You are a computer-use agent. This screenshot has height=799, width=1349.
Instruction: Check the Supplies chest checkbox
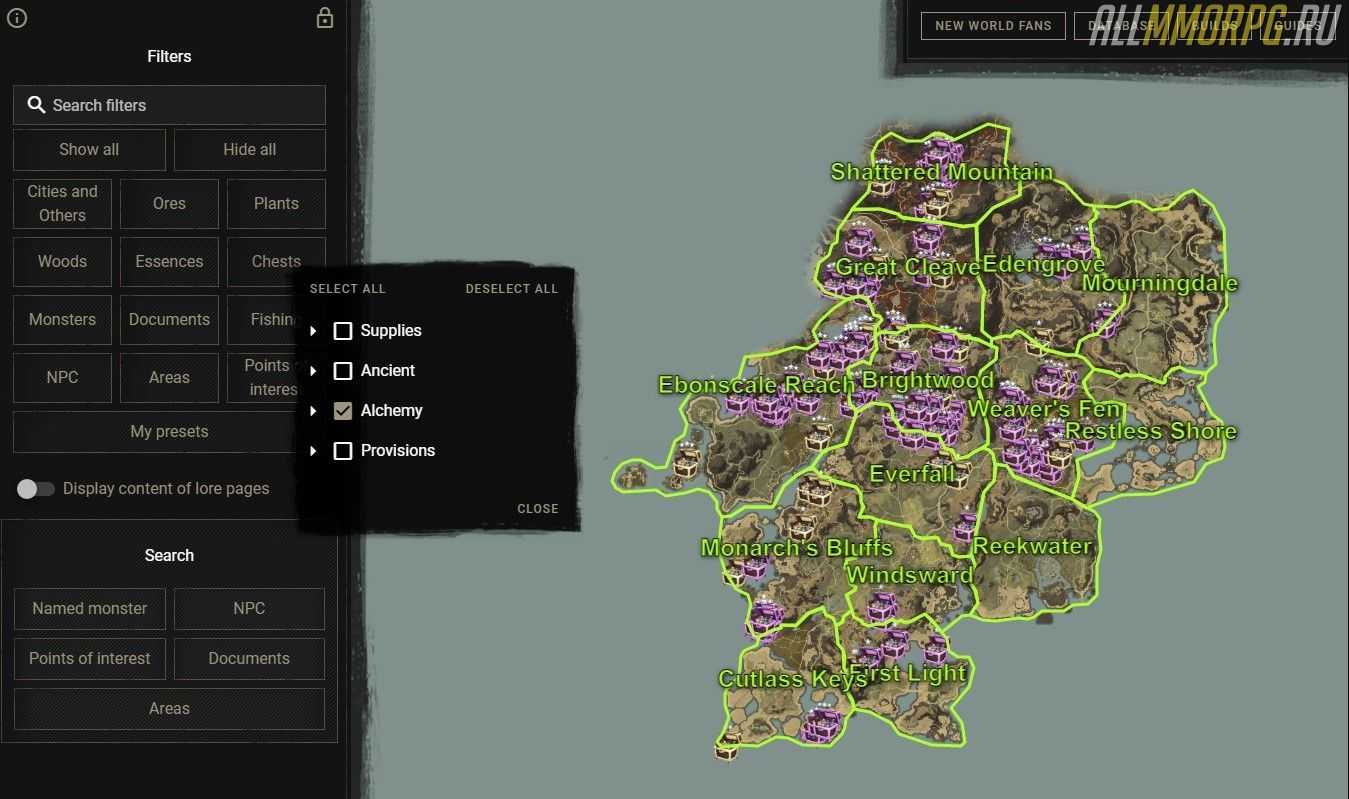343,331
